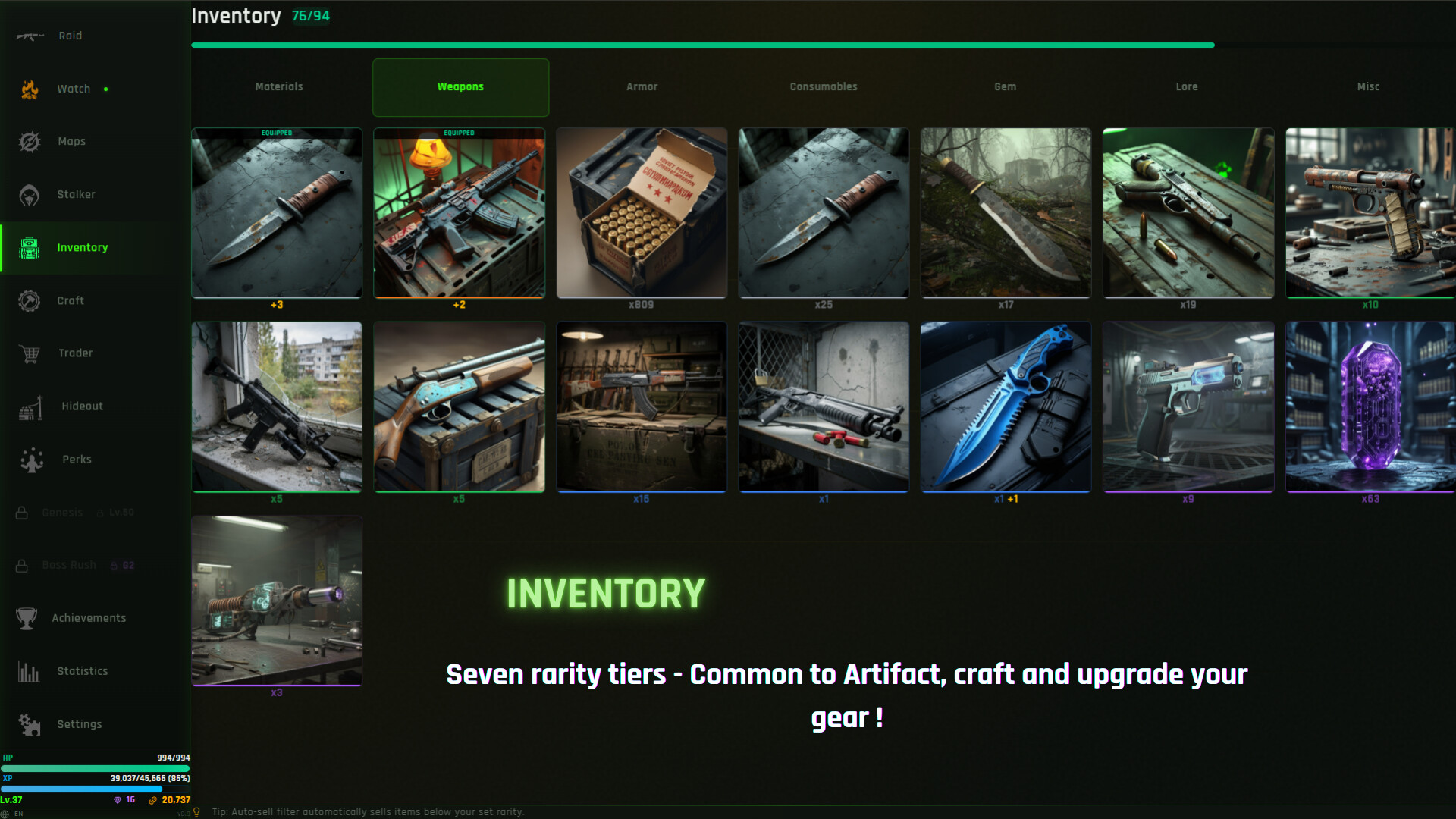Select the Consumables tab

tap(824, 86)
